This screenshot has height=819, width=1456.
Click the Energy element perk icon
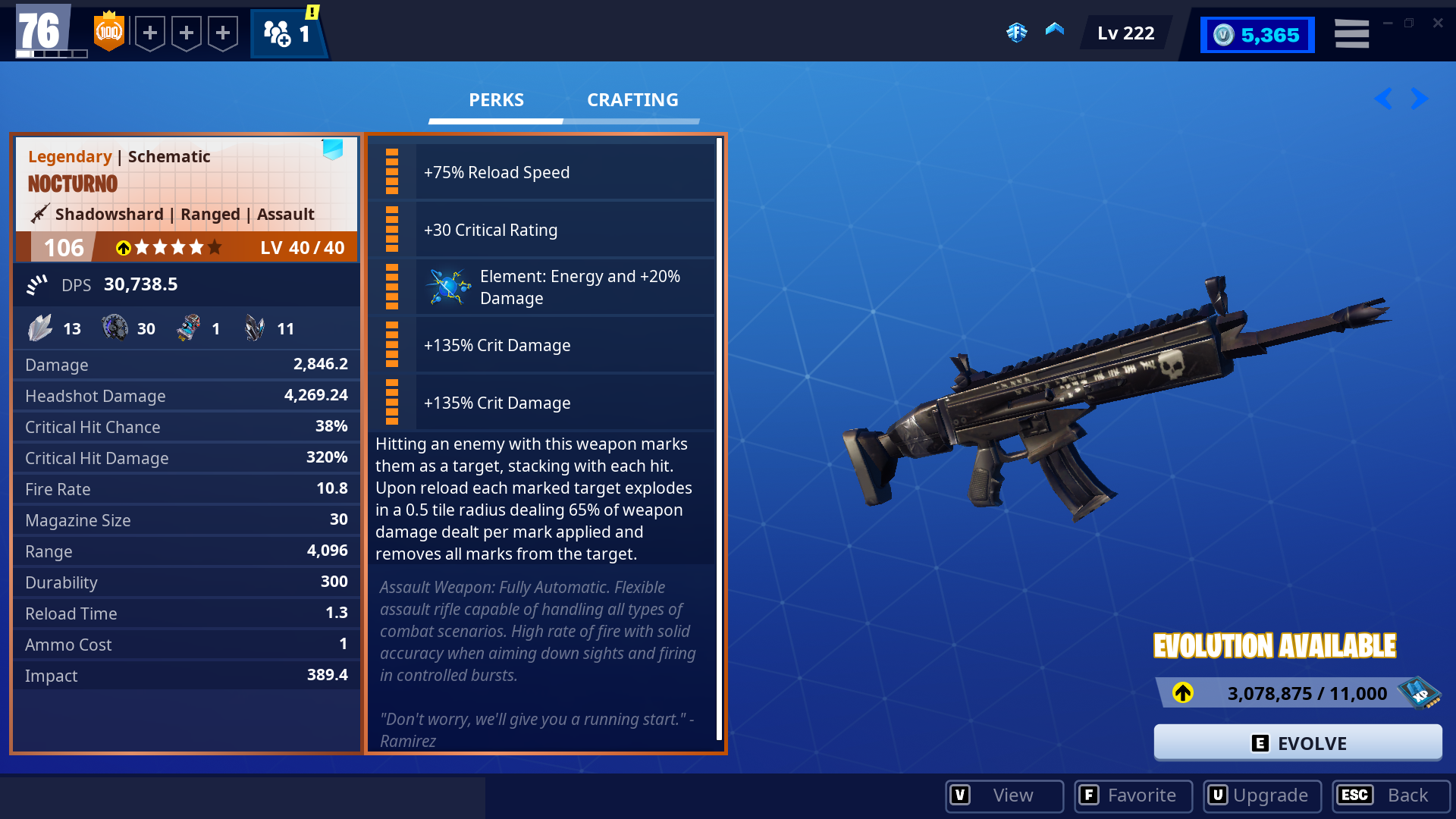point(447,287)
